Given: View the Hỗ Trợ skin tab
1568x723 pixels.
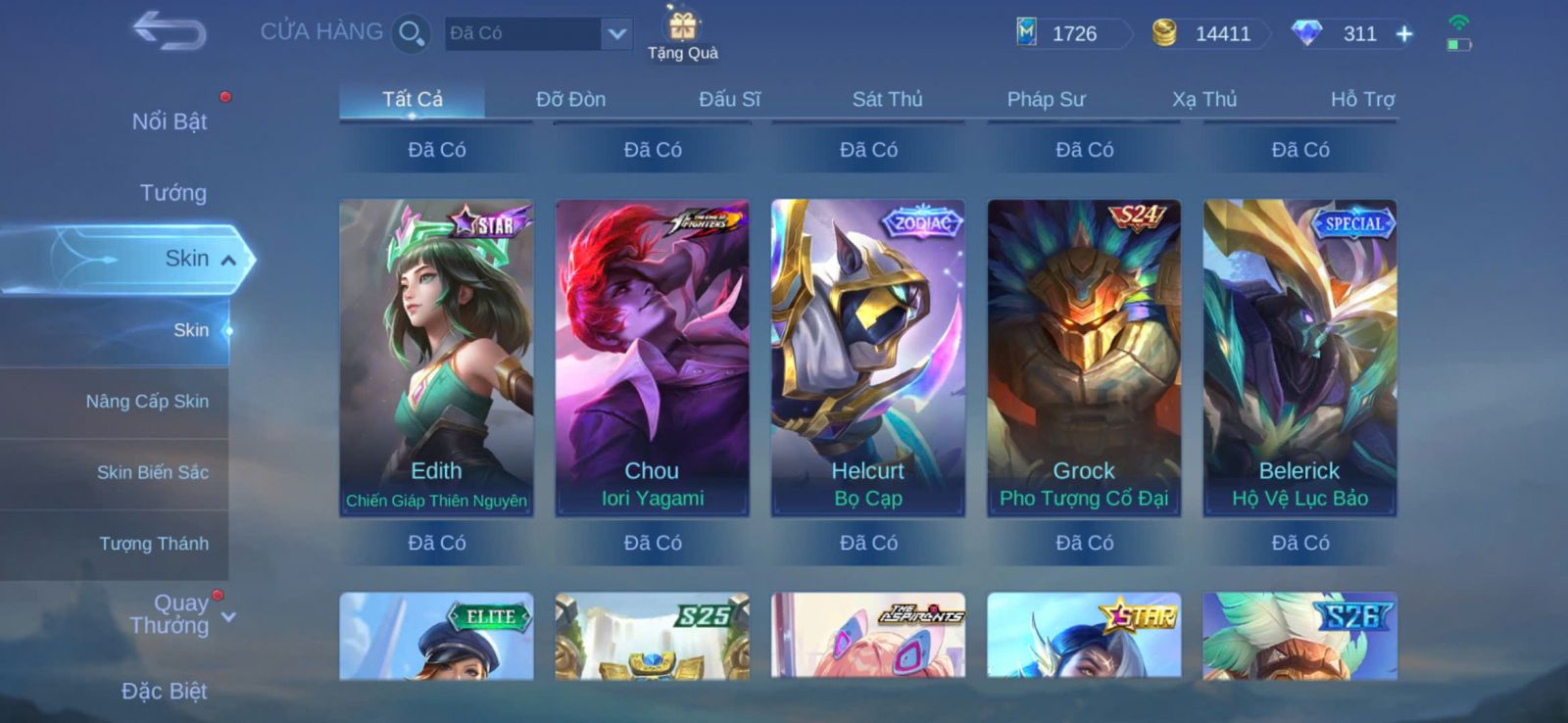Looking at the screenshot, I should click(1361, 99).
